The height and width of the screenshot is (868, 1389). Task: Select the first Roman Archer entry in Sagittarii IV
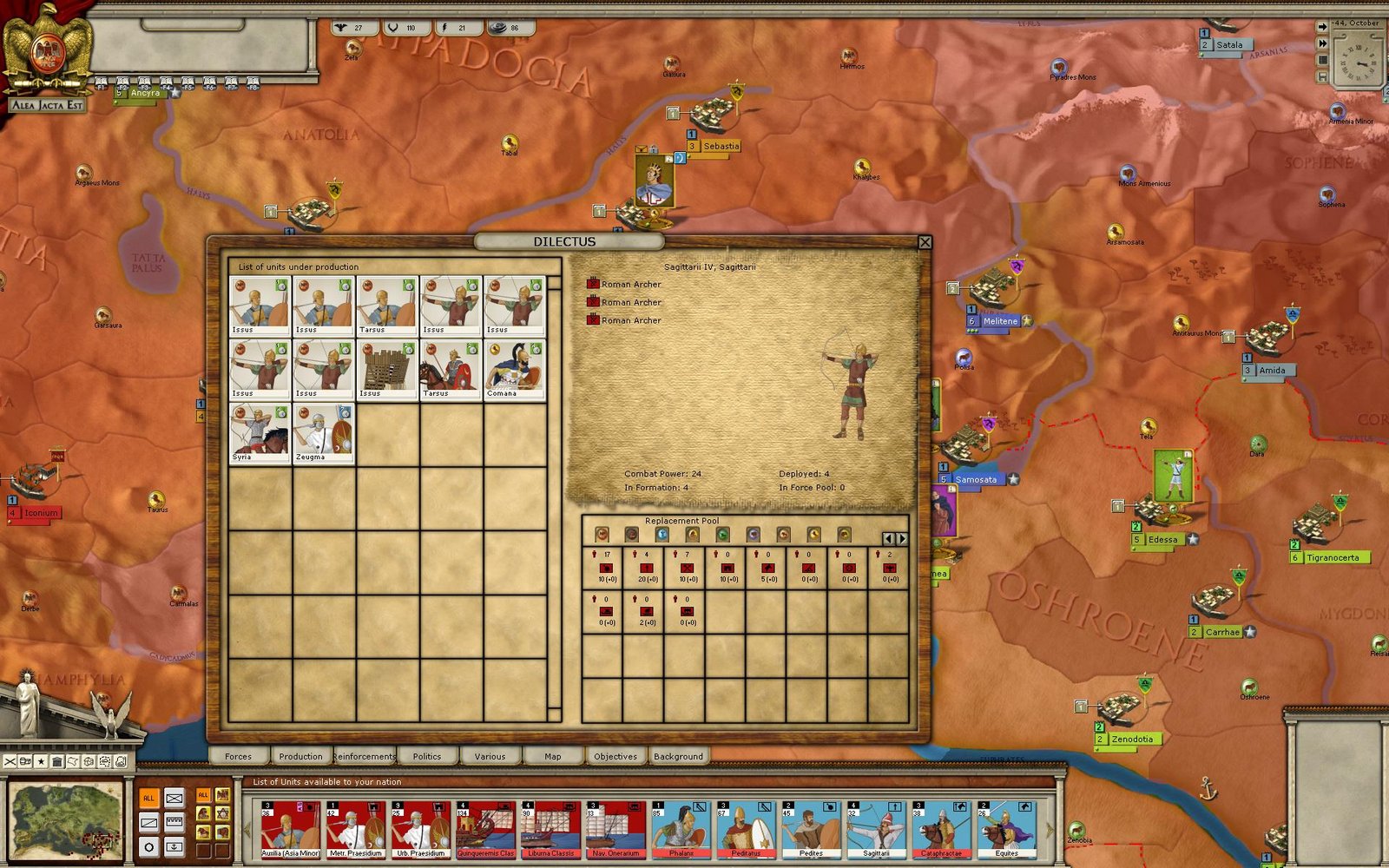627,284
